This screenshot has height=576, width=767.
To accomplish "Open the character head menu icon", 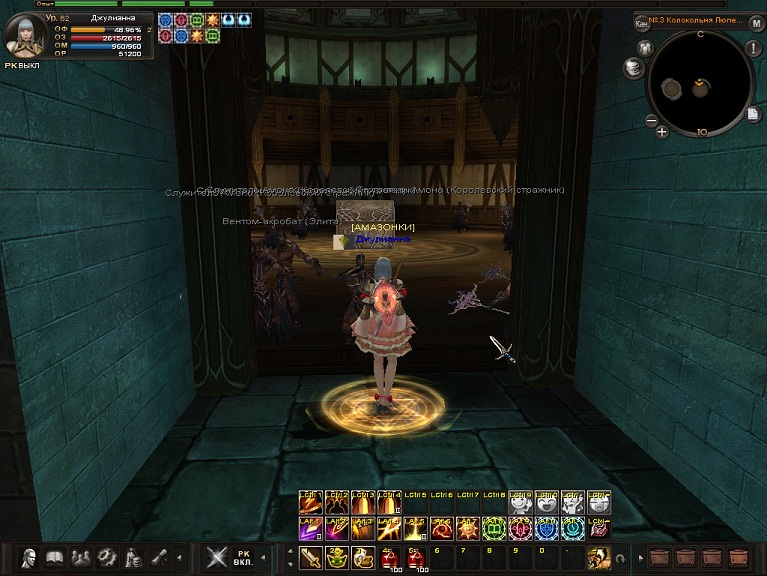I will coord(29,558).
